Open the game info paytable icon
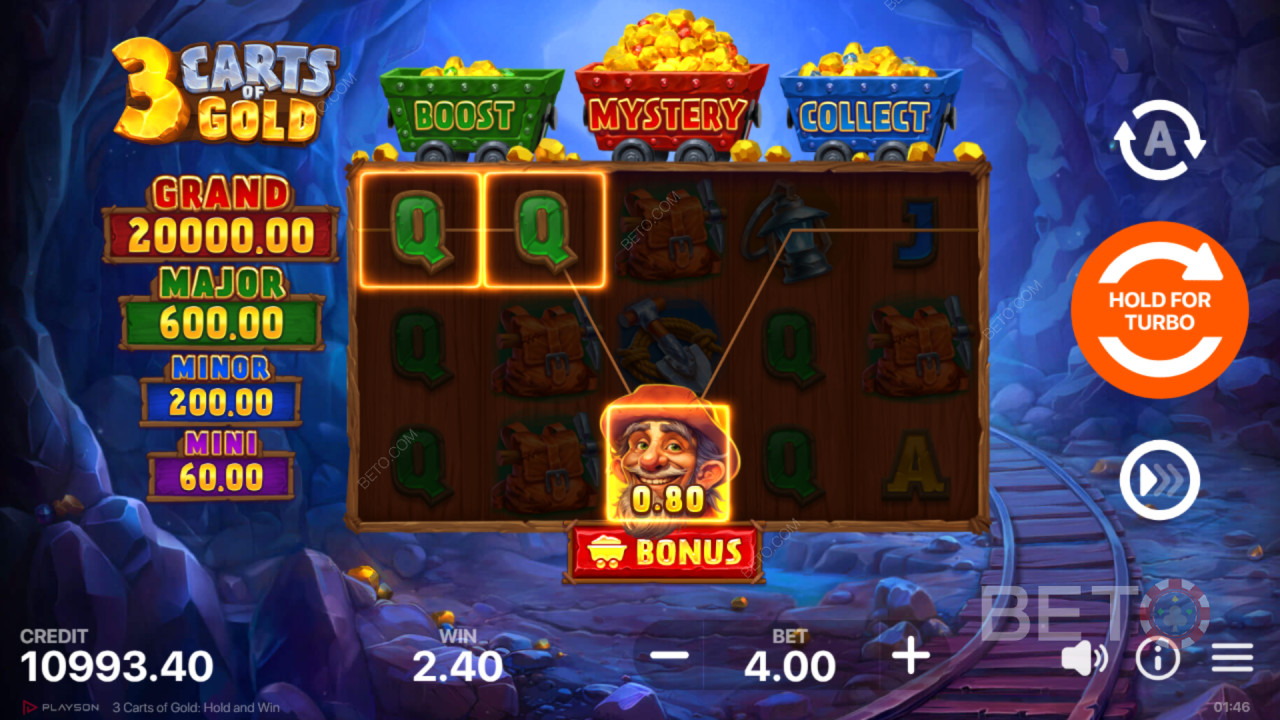Image resolution: width=1280 pixels, height=720 pixels. click(x=1158, y=658)
